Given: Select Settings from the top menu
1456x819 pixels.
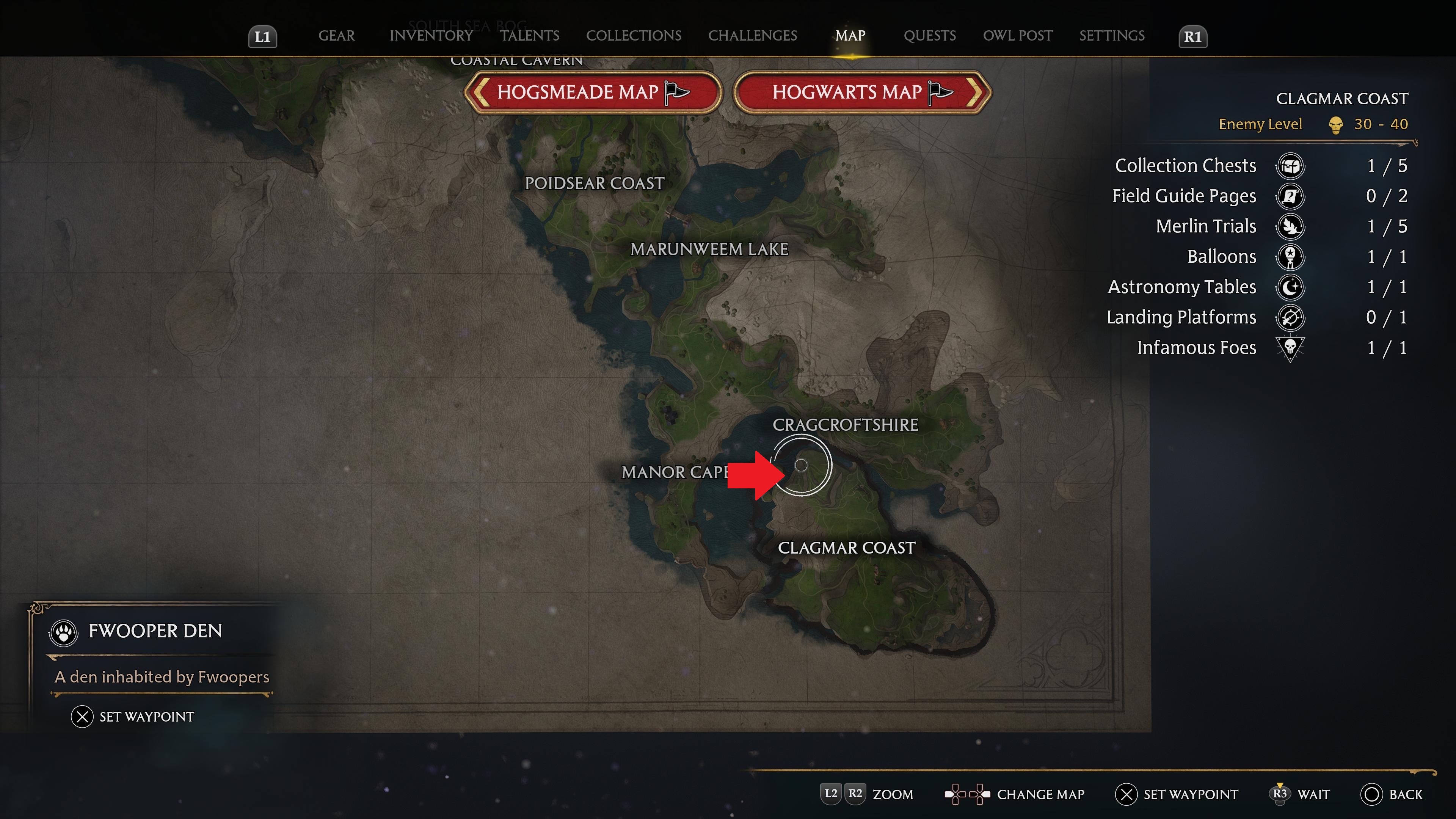Looking at the screenshot, I should (1111, 36).
